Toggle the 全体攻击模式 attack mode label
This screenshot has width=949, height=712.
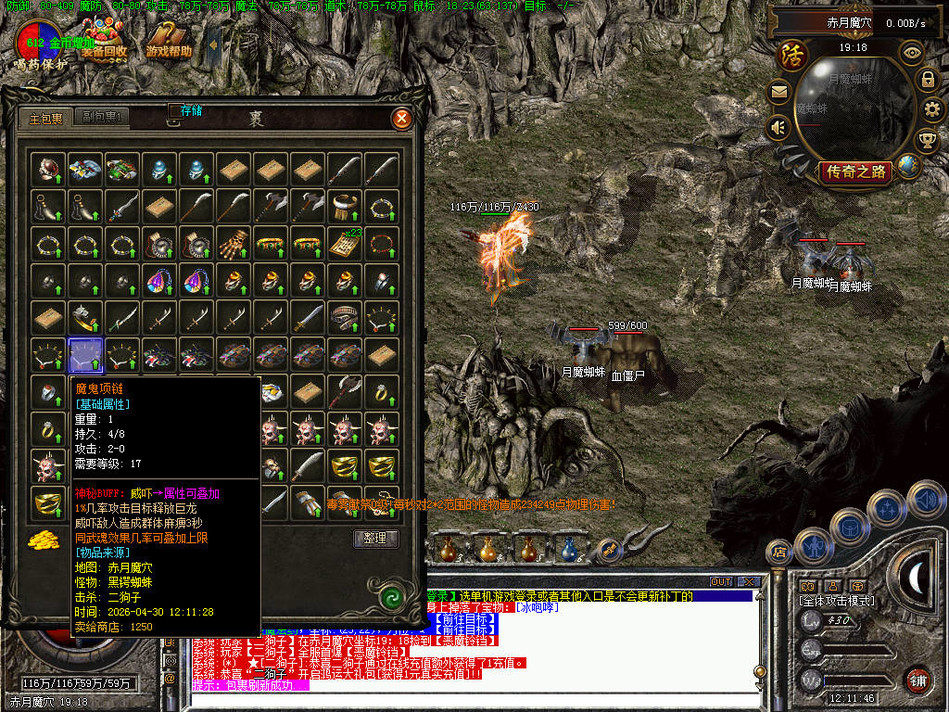click(x=835, y=601)
